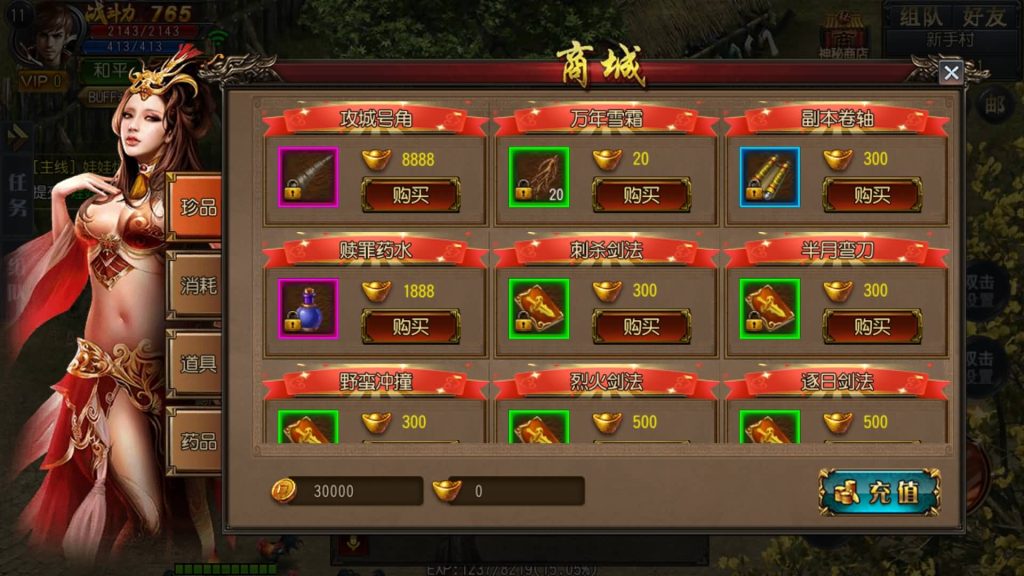Screen dimensions: 1024x576
Task: Switch to the 珍品 category tab
Action: (196, 208)
